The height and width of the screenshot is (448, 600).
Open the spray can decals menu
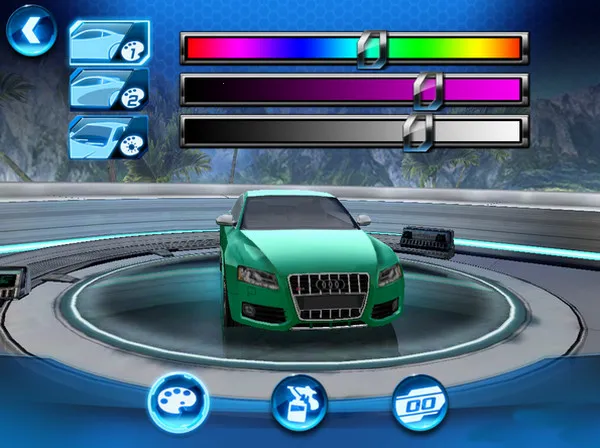click(299, 402)
